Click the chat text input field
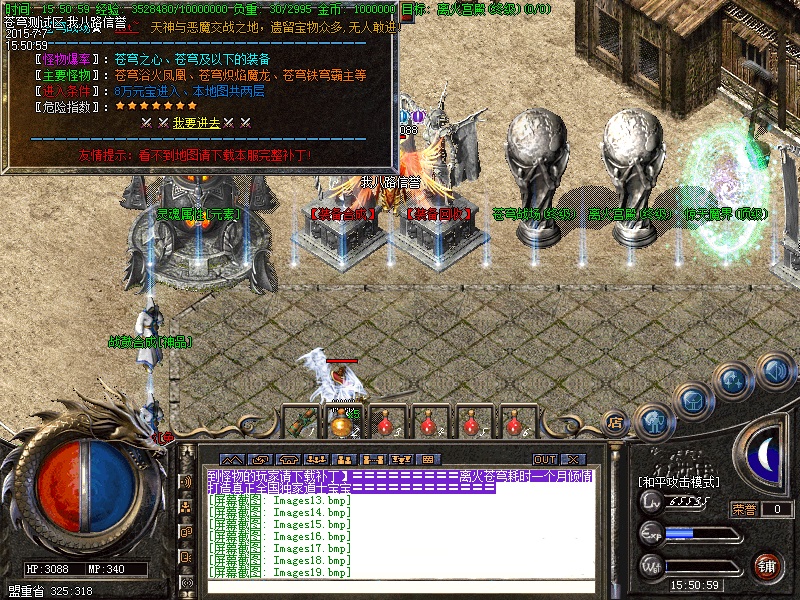 [x=400, y=588]
